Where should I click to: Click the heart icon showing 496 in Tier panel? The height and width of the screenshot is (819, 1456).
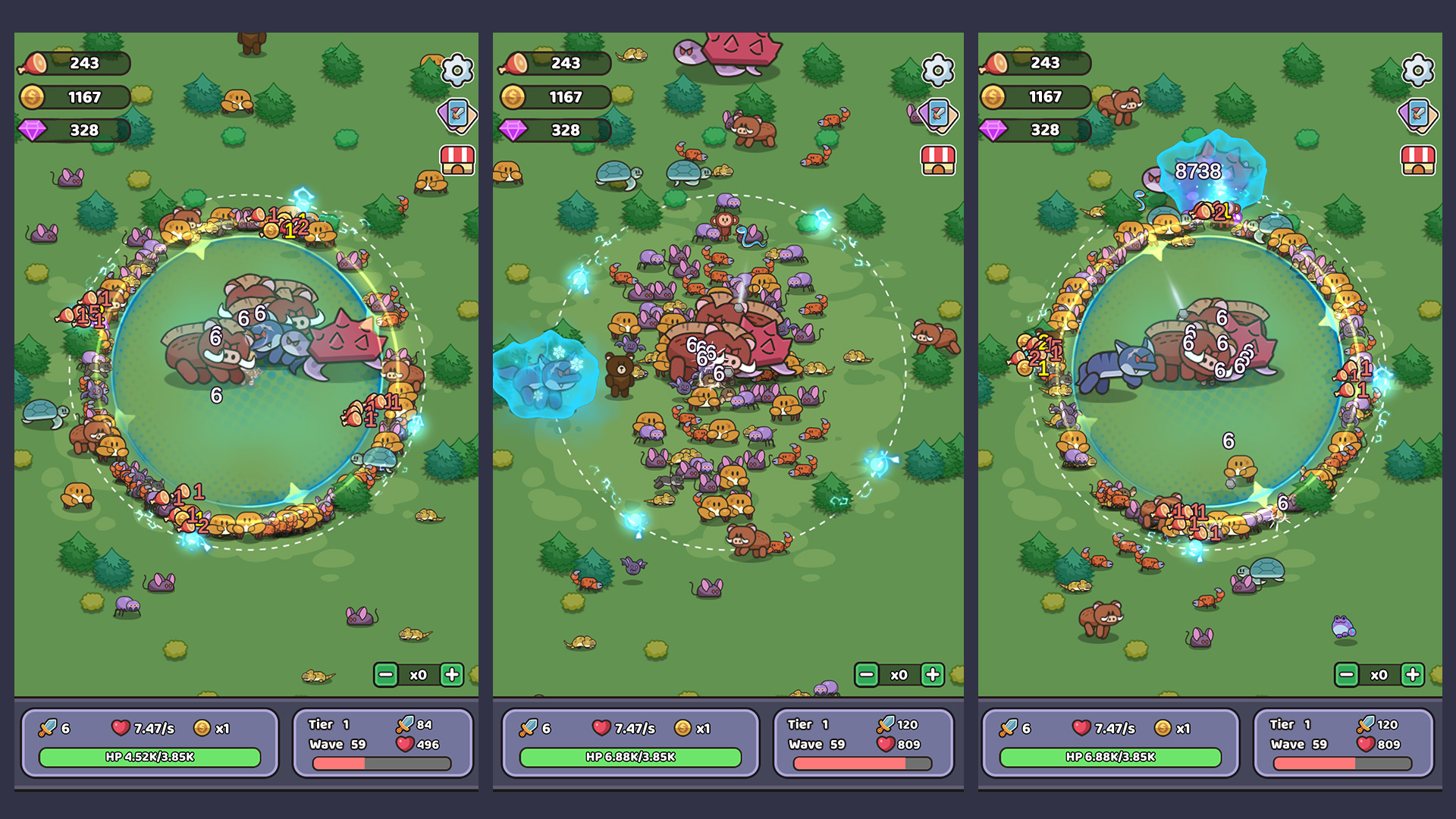pos(406,744)
